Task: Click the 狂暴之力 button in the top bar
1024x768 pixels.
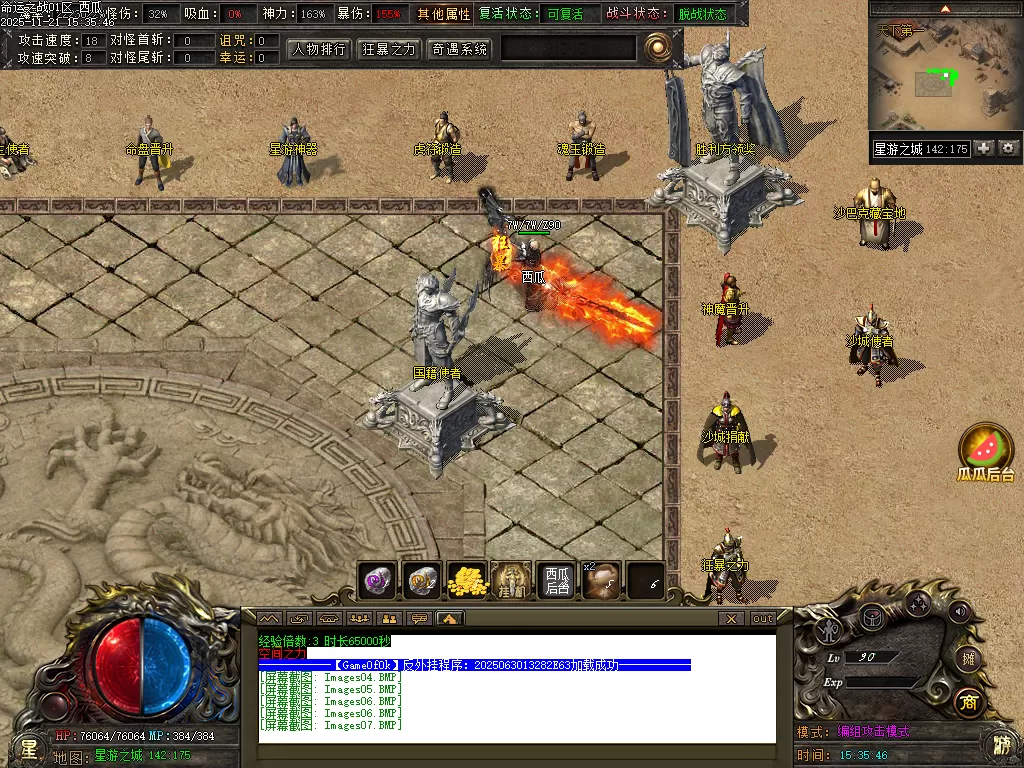Action: coord(389,49)
